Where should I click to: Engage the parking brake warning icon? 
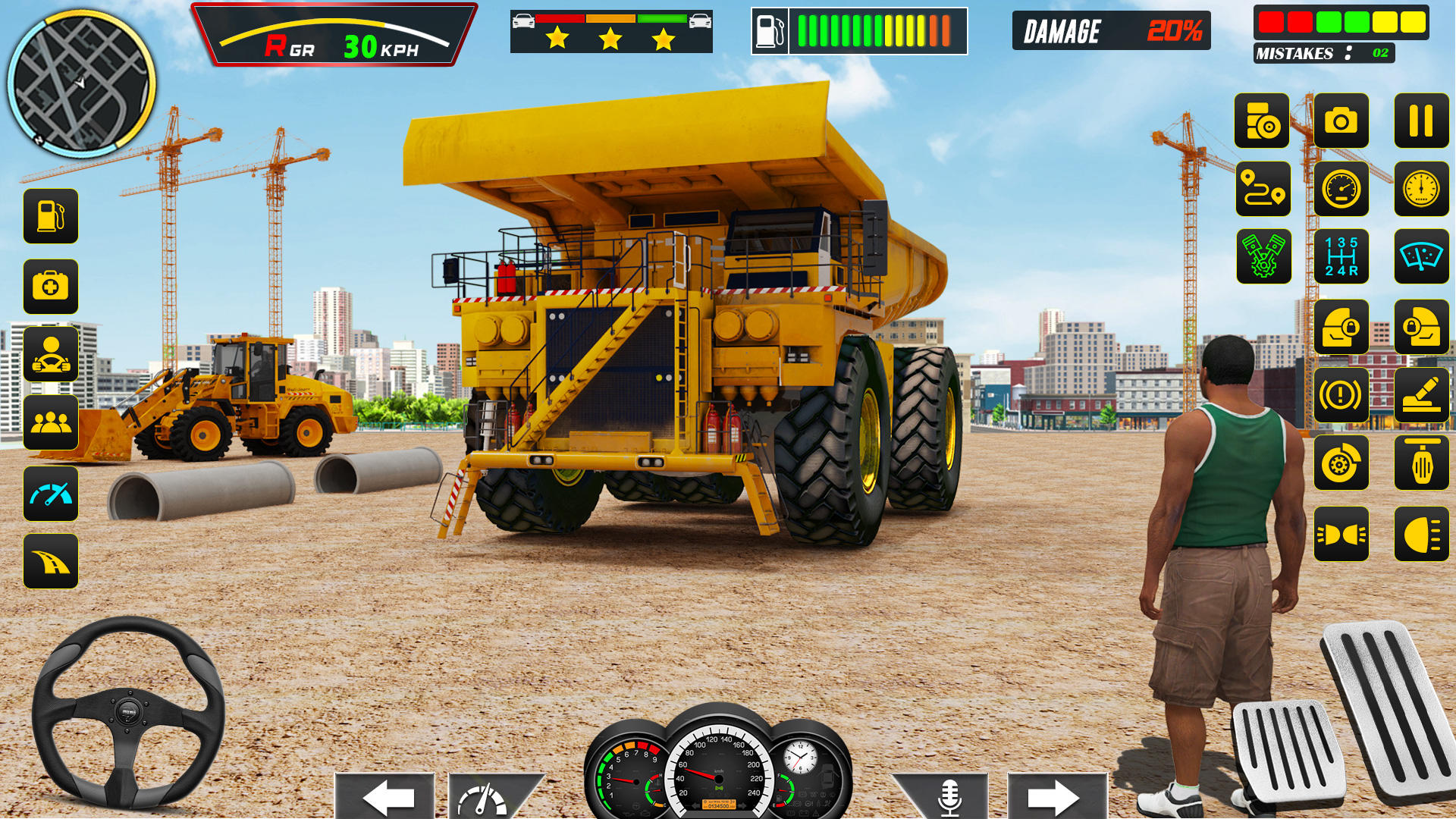click(x=1342, y=394)
